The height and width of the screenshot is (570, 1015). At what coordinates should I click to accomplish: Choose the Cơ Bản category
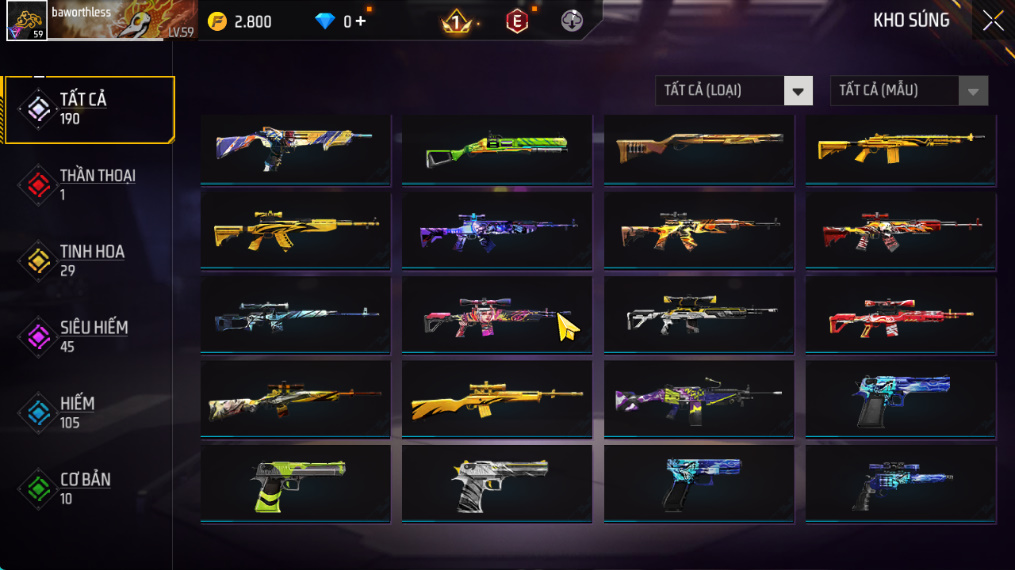click(90, 488)
